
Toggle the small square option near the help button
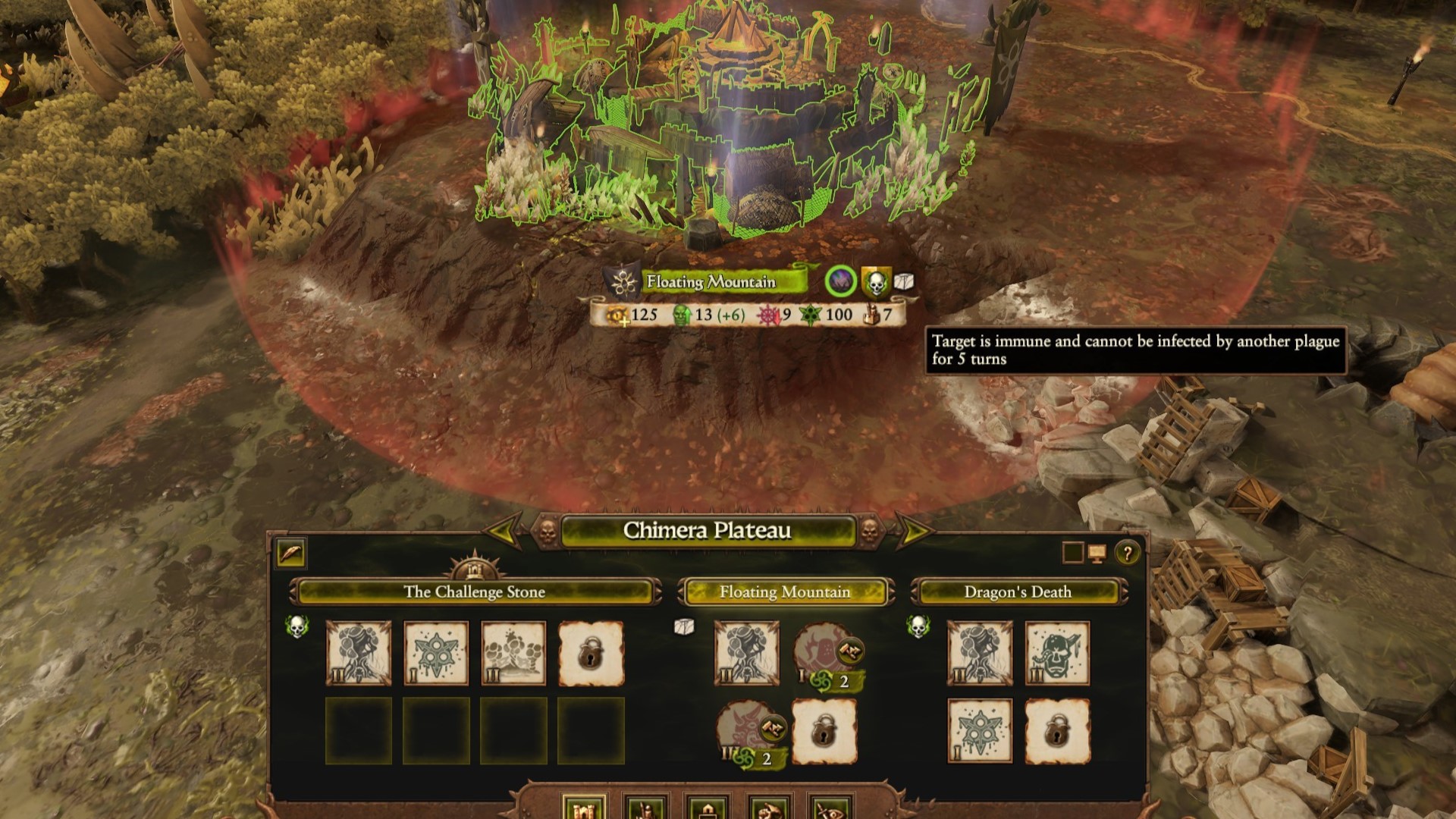1072,552
